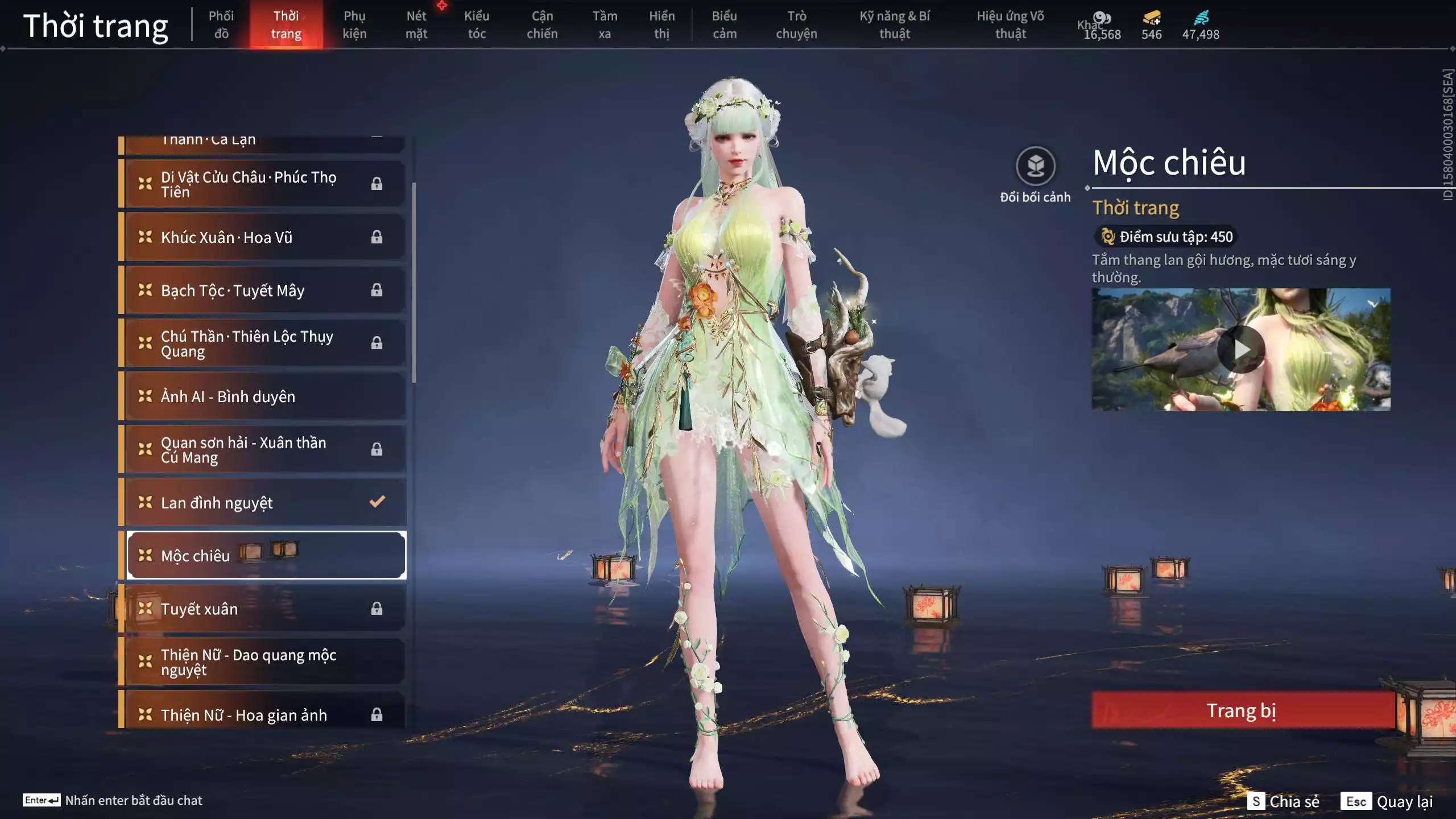Select Bạch Tộc · Tuyết Mây outfit

tap(239, 290)
